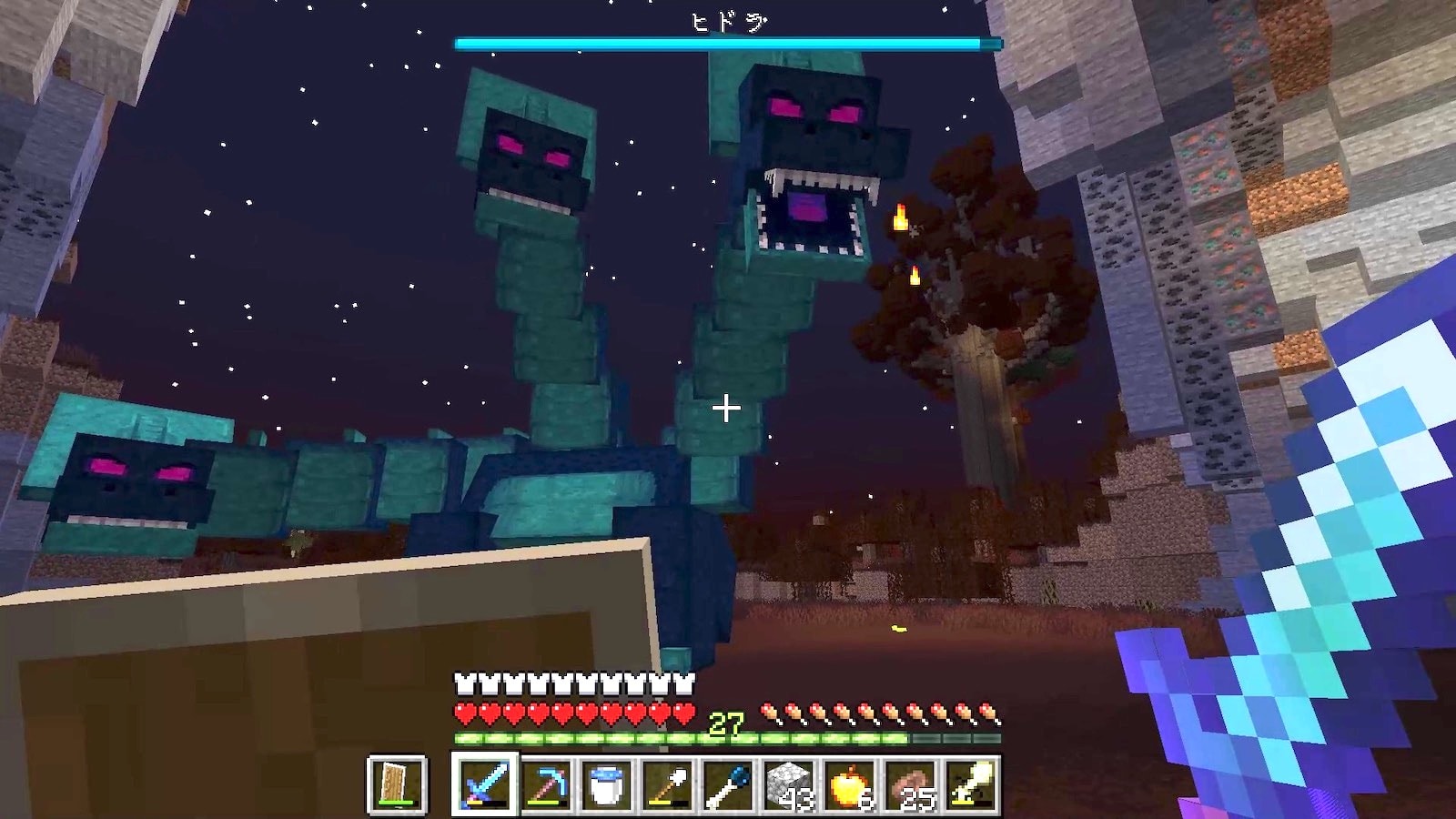1456x819 pixels.
Task: Select the glowing yellow wand slot
Action: (970, 784)
